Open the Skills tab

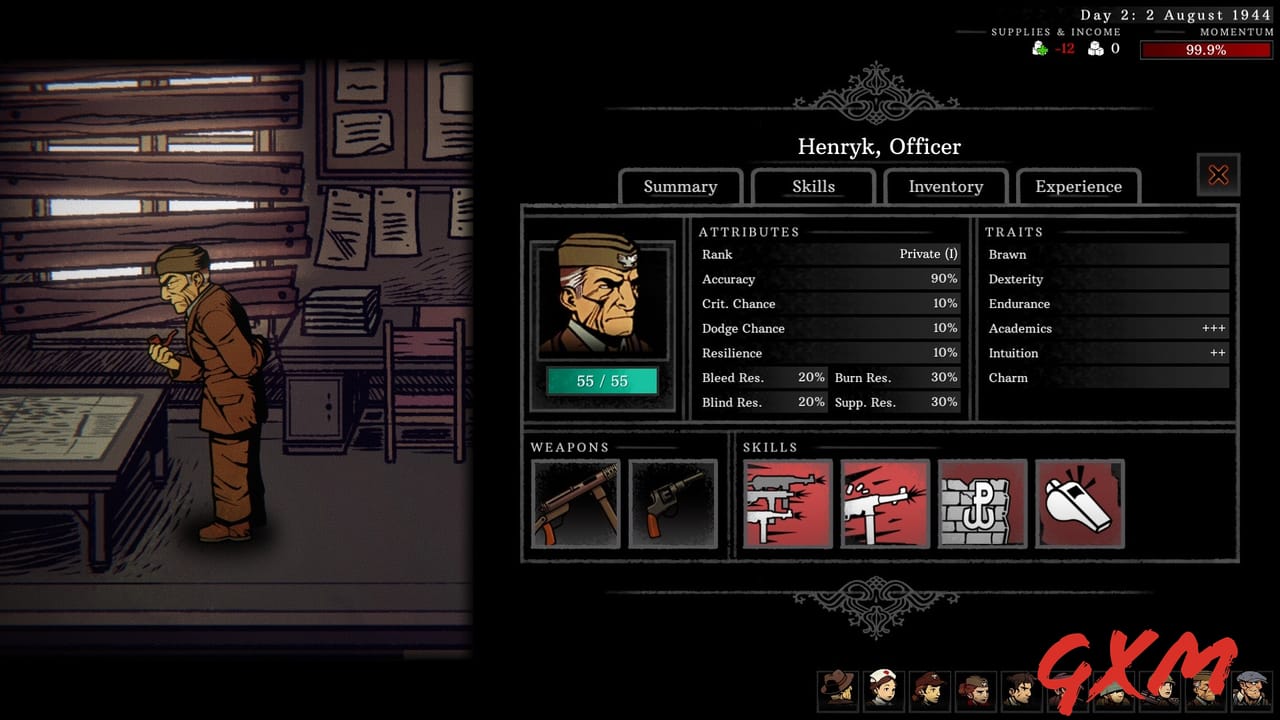(813, 186)
